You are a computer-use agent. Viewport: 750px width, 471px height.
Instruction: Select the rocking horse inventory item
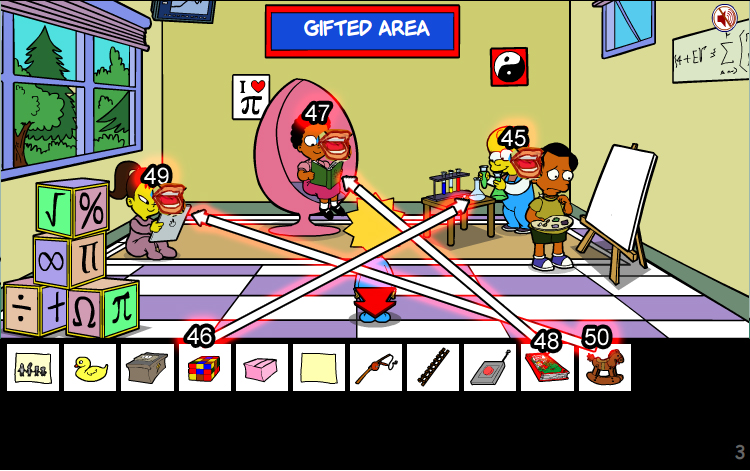(604, 368)
